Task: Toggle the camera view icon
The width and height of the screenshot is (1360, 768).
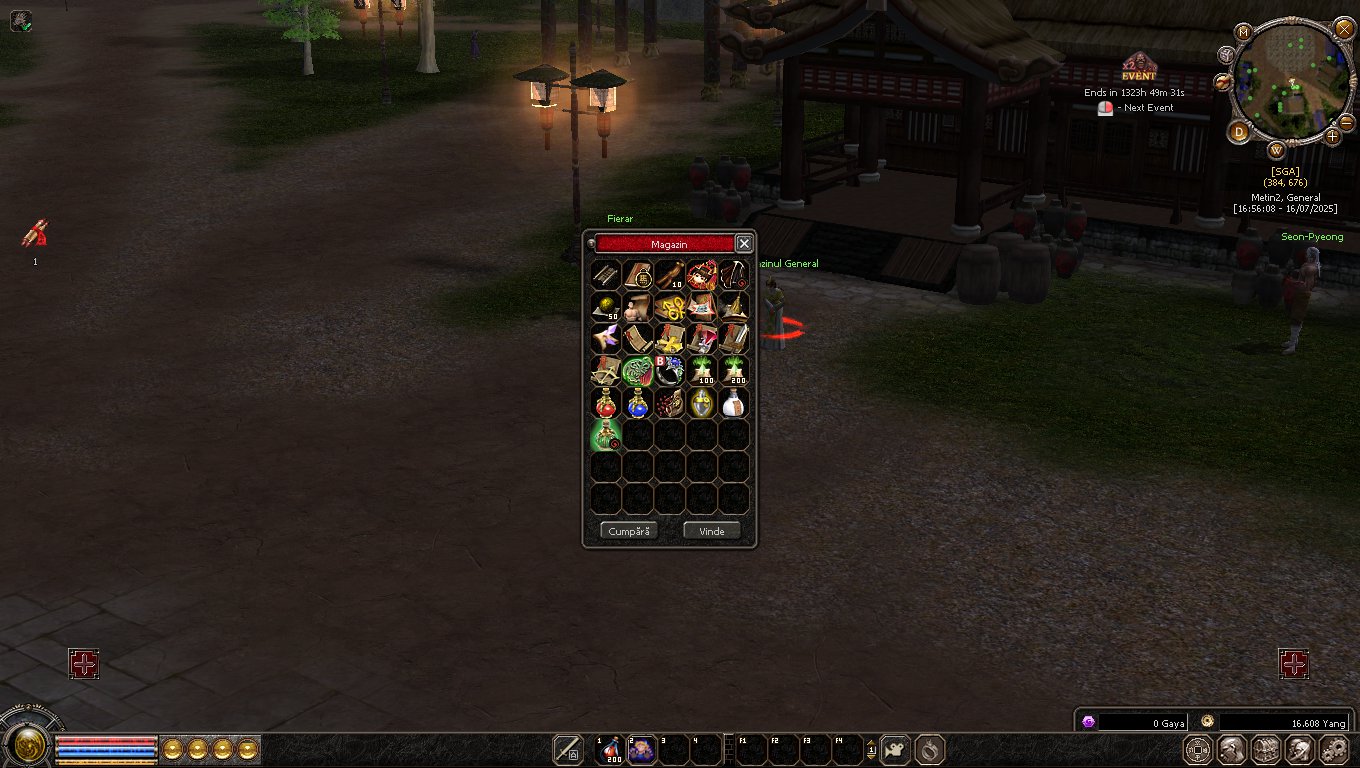Action: (895, 749)
